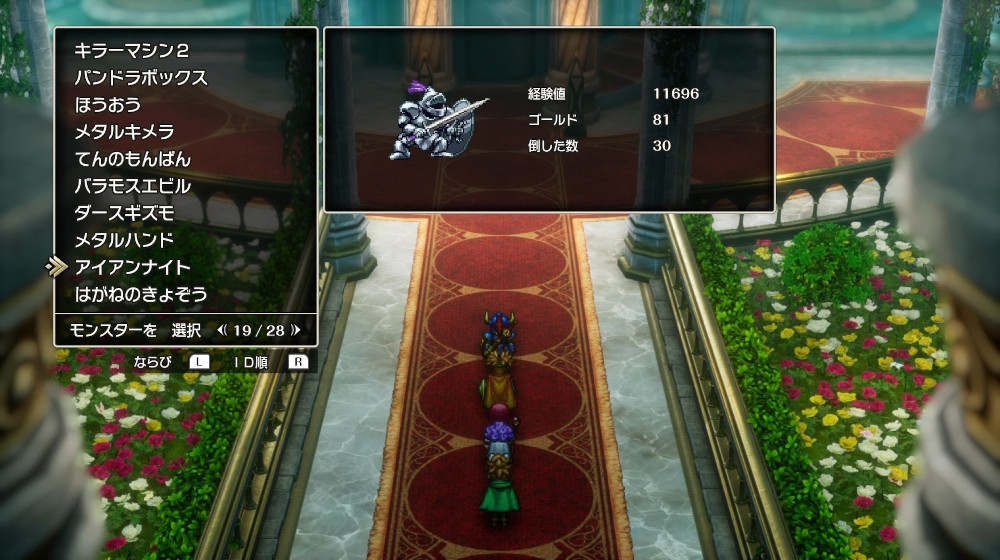The height and width of the screenshot is (560, 1000).
Task: Select てんのもんばん from the list
Action: pos(132,159)
